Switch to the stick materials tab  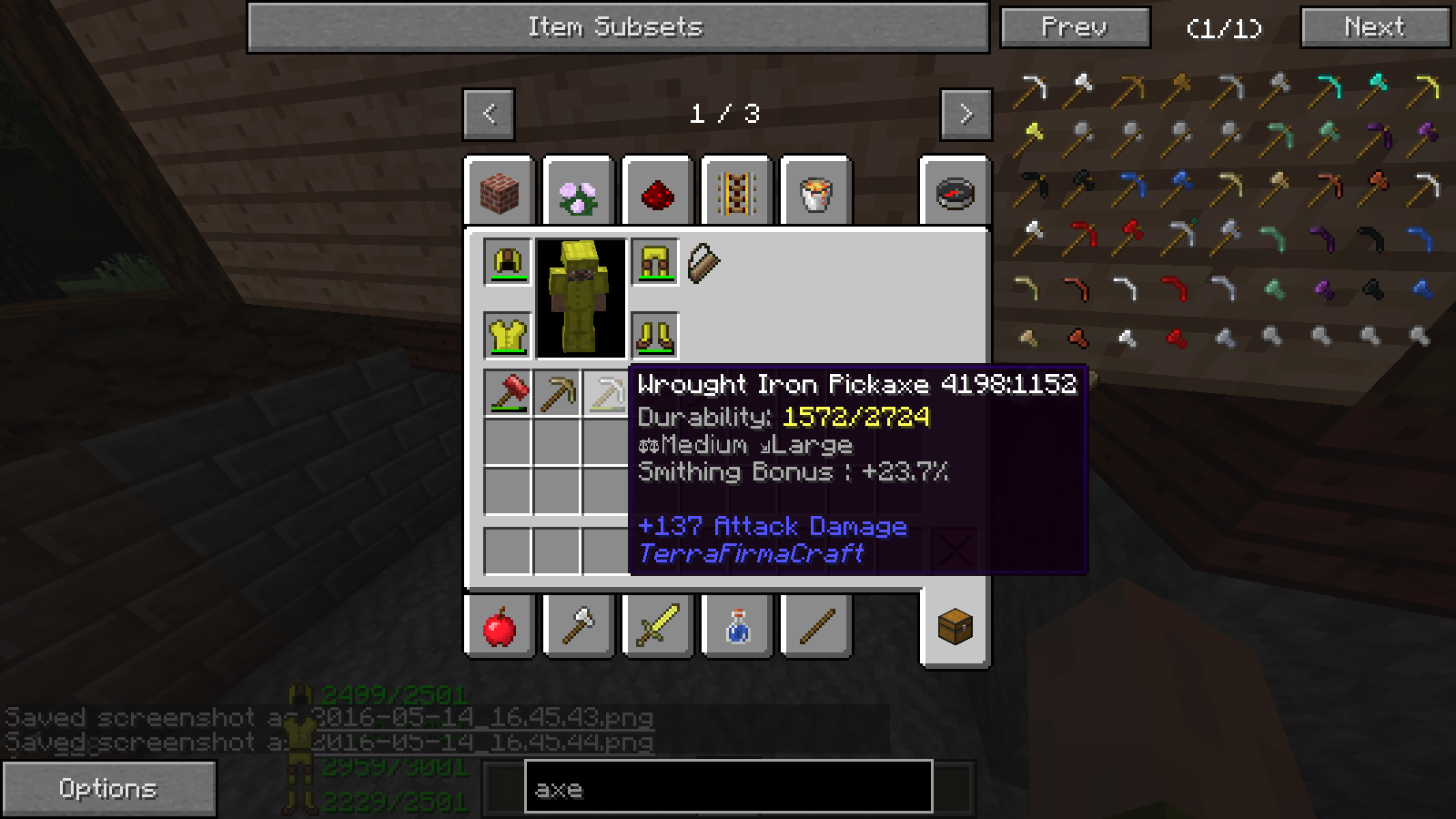point(815,627)
